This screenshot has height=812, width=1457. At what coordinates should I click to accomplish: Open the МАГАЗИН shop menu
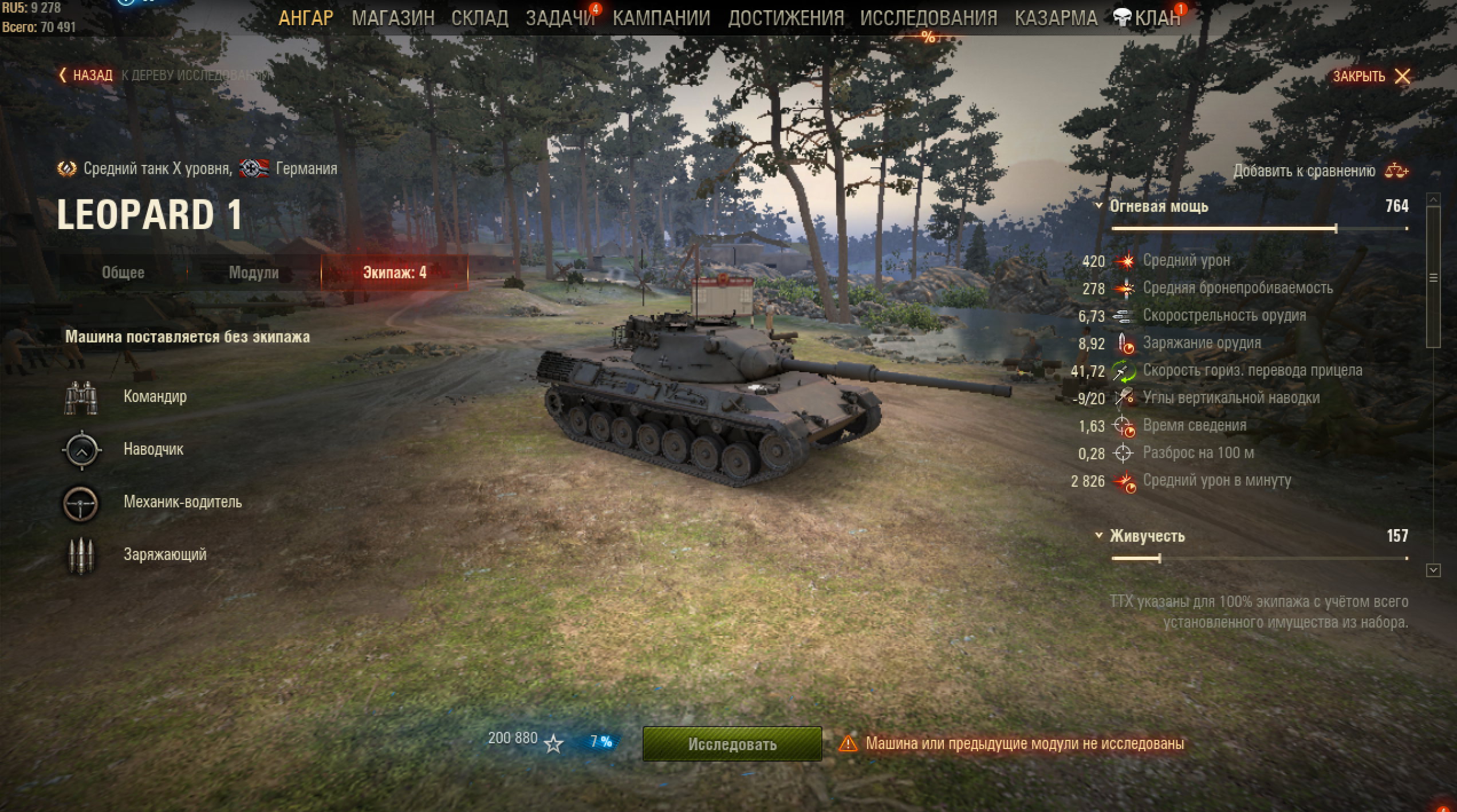(393, 18)
